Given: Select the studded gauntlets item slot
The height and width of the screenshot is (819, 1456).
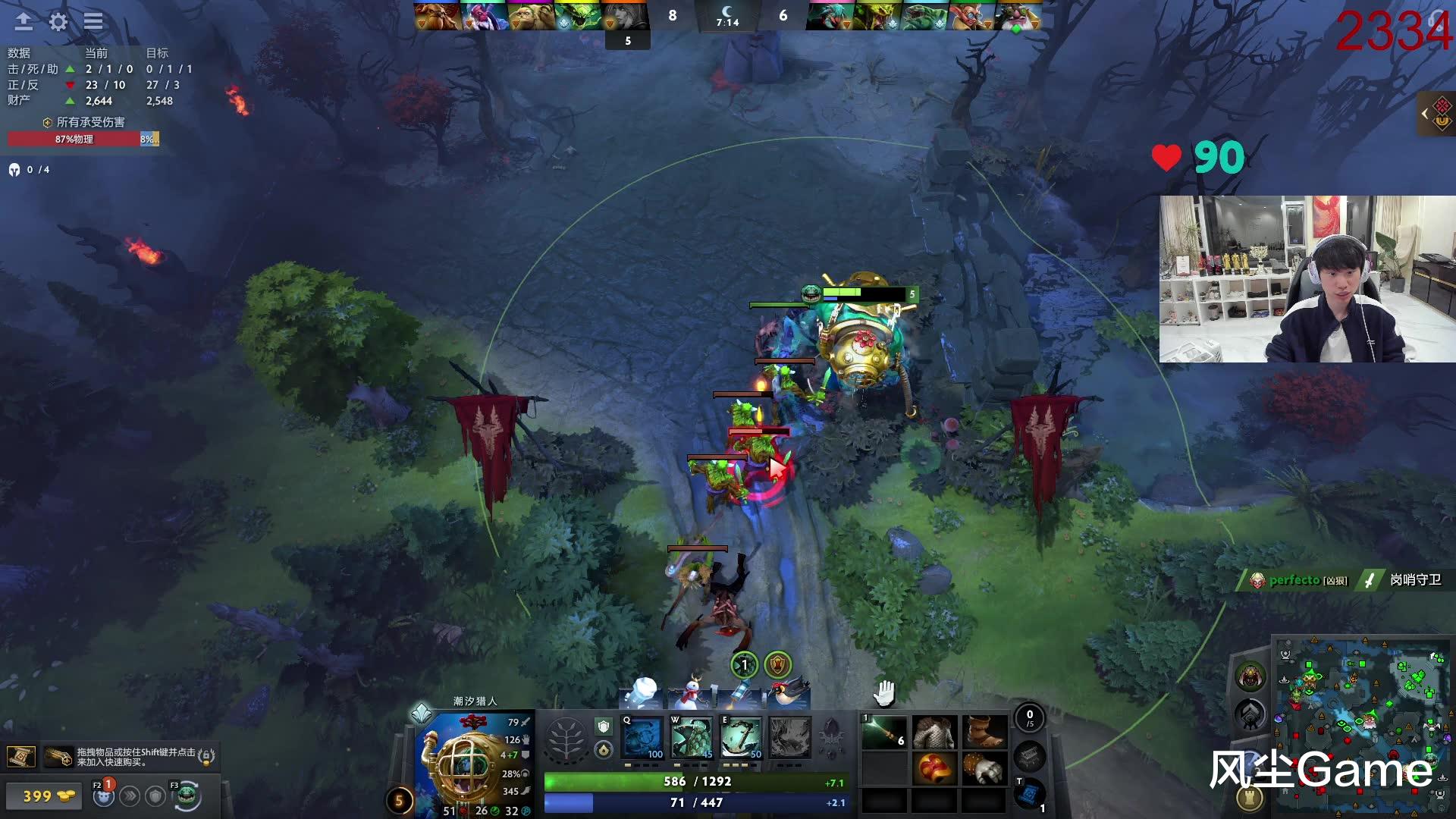Looking at the screenshot, I should pyautogui.click(x=984, y=769).
